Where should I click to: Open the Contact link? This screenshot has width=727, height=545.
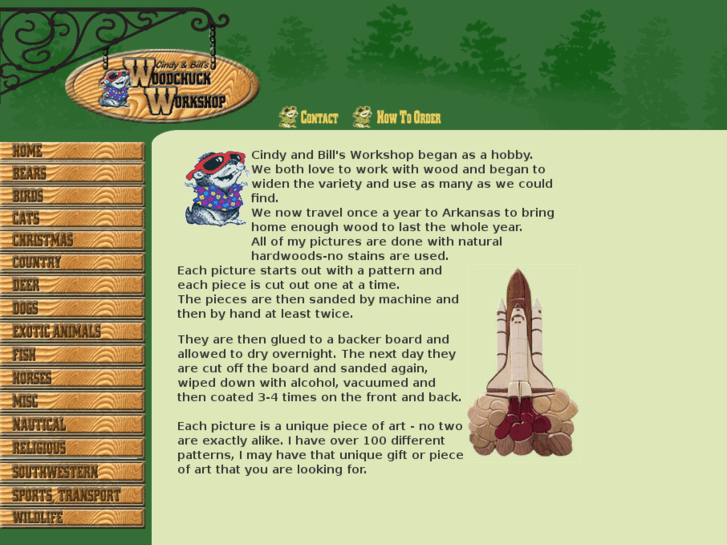pyautogui.click(x=309, y=118)
